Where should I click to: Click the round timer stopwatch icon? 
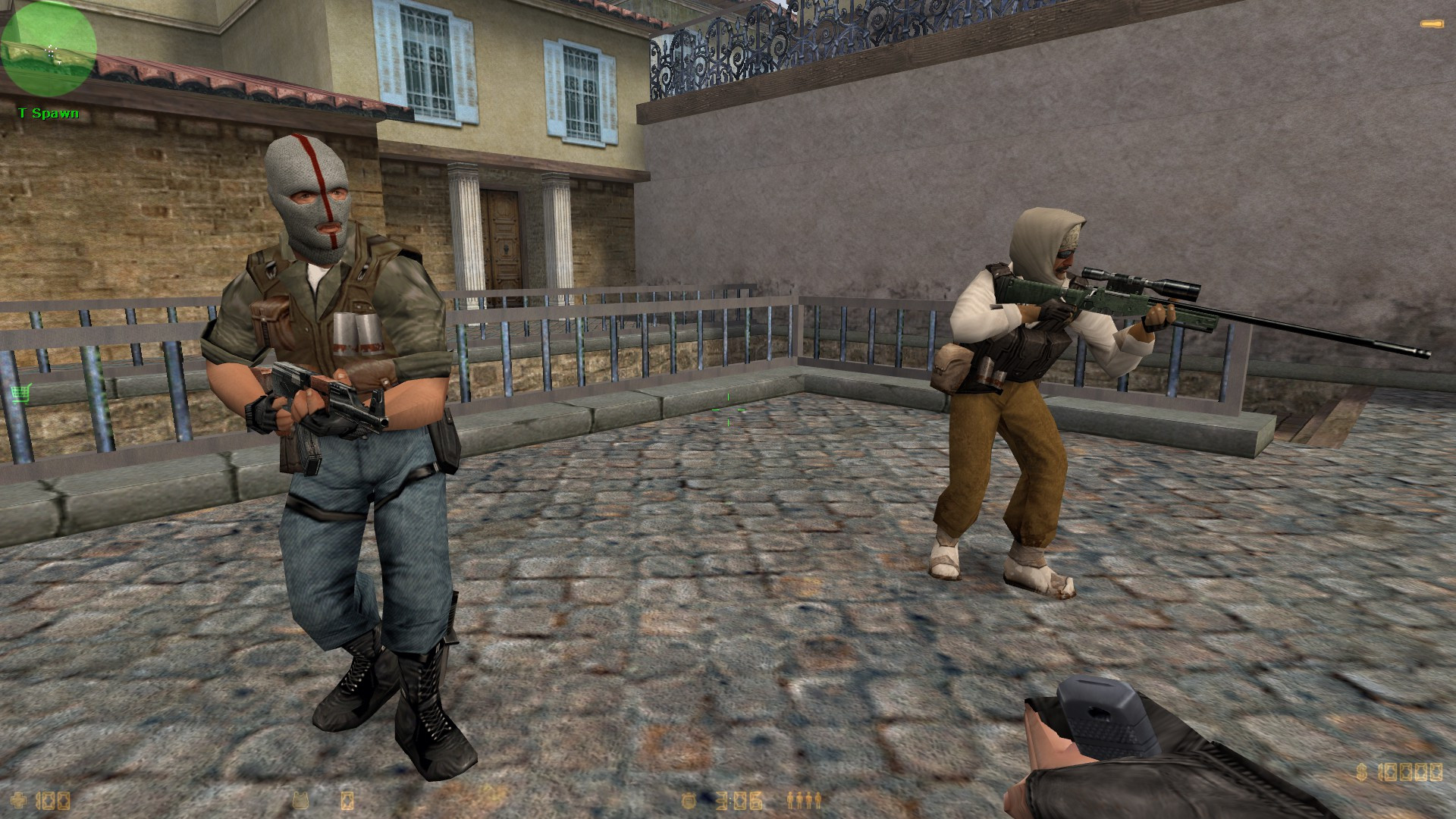point(689,801)
